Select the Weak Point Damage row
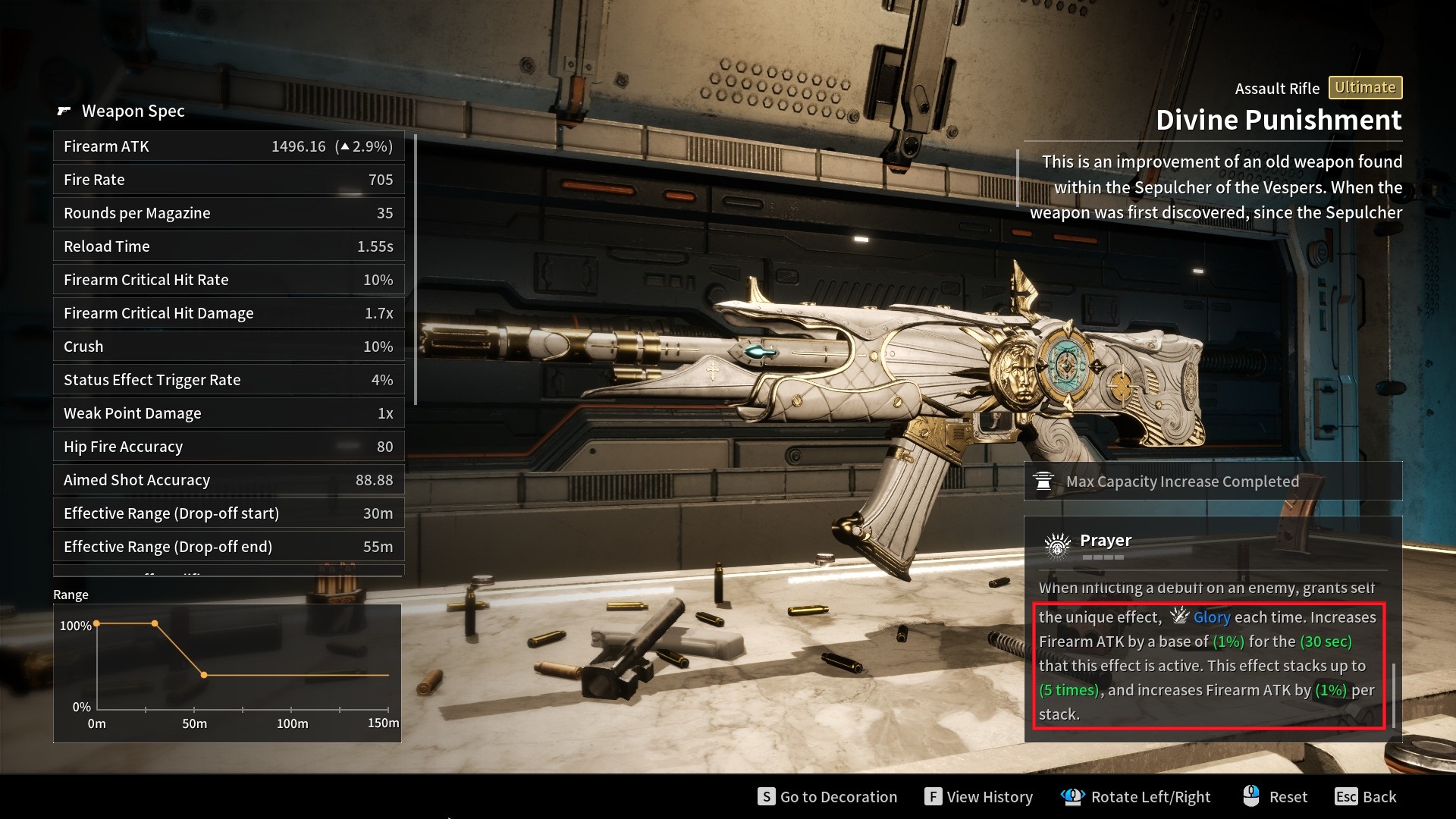 [x=228, y=413]
